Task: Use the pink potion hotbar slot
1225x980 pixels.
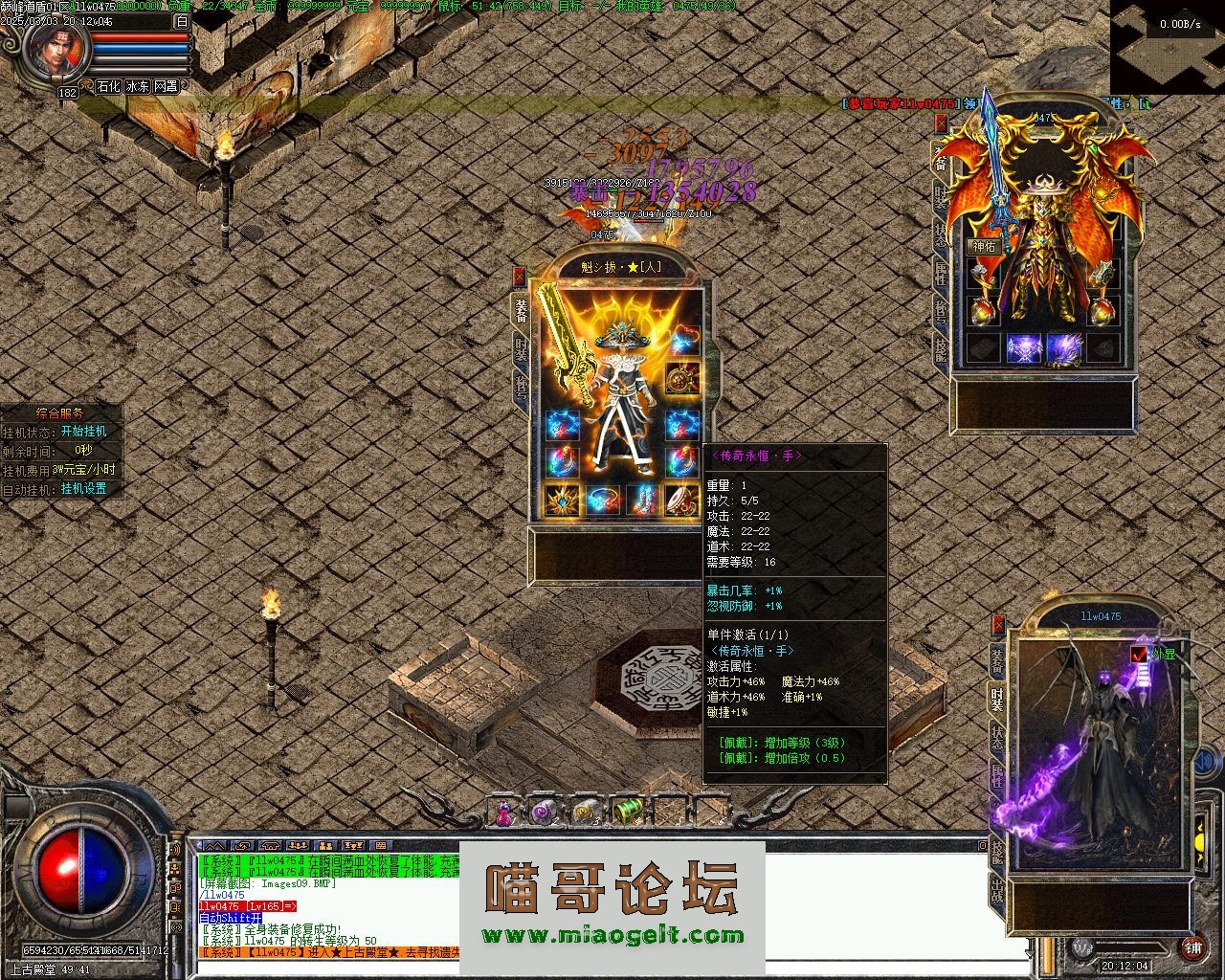Action: click(502, 813)
